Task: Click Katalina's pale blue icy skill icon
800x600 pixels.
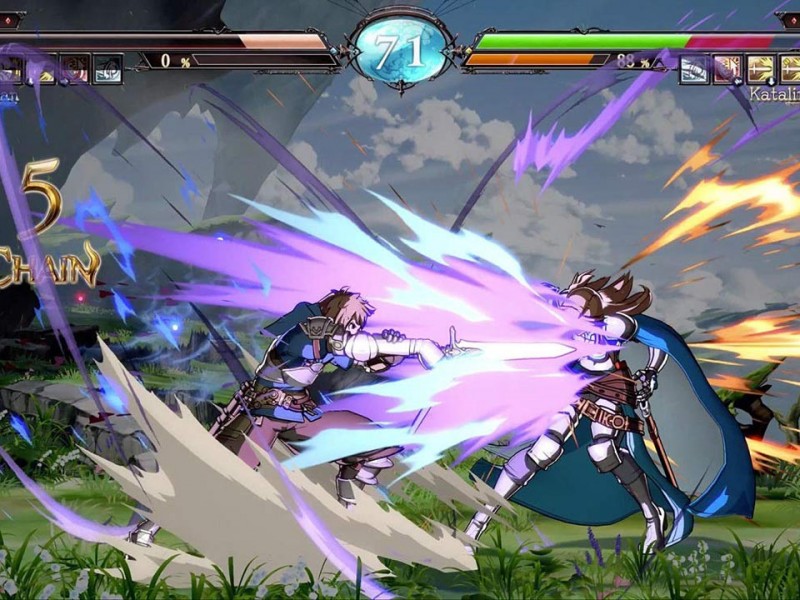Action: tap(694, 68)
